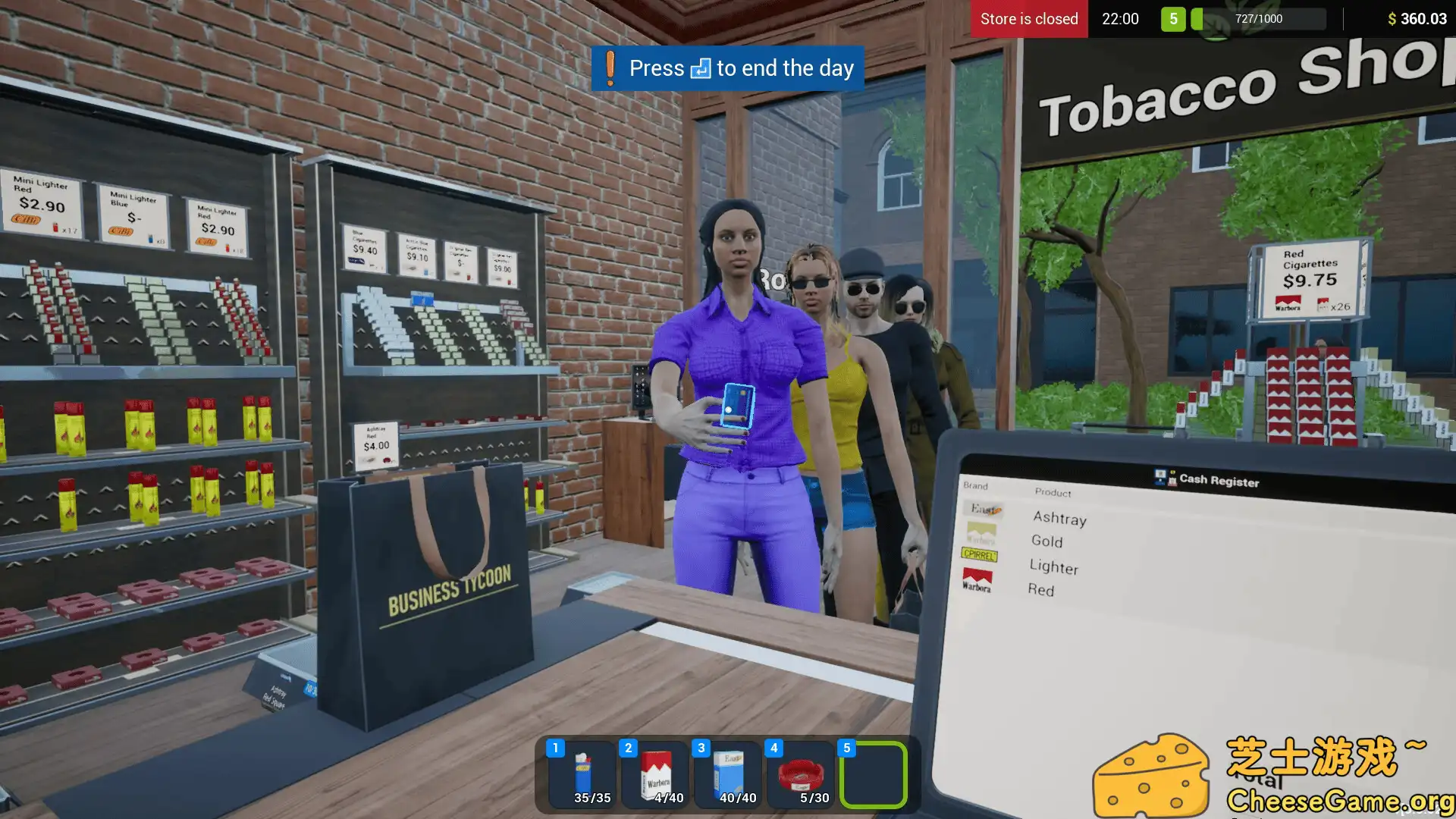
Task: Click the Press to end the day prompt
Action: click(725, 67)
